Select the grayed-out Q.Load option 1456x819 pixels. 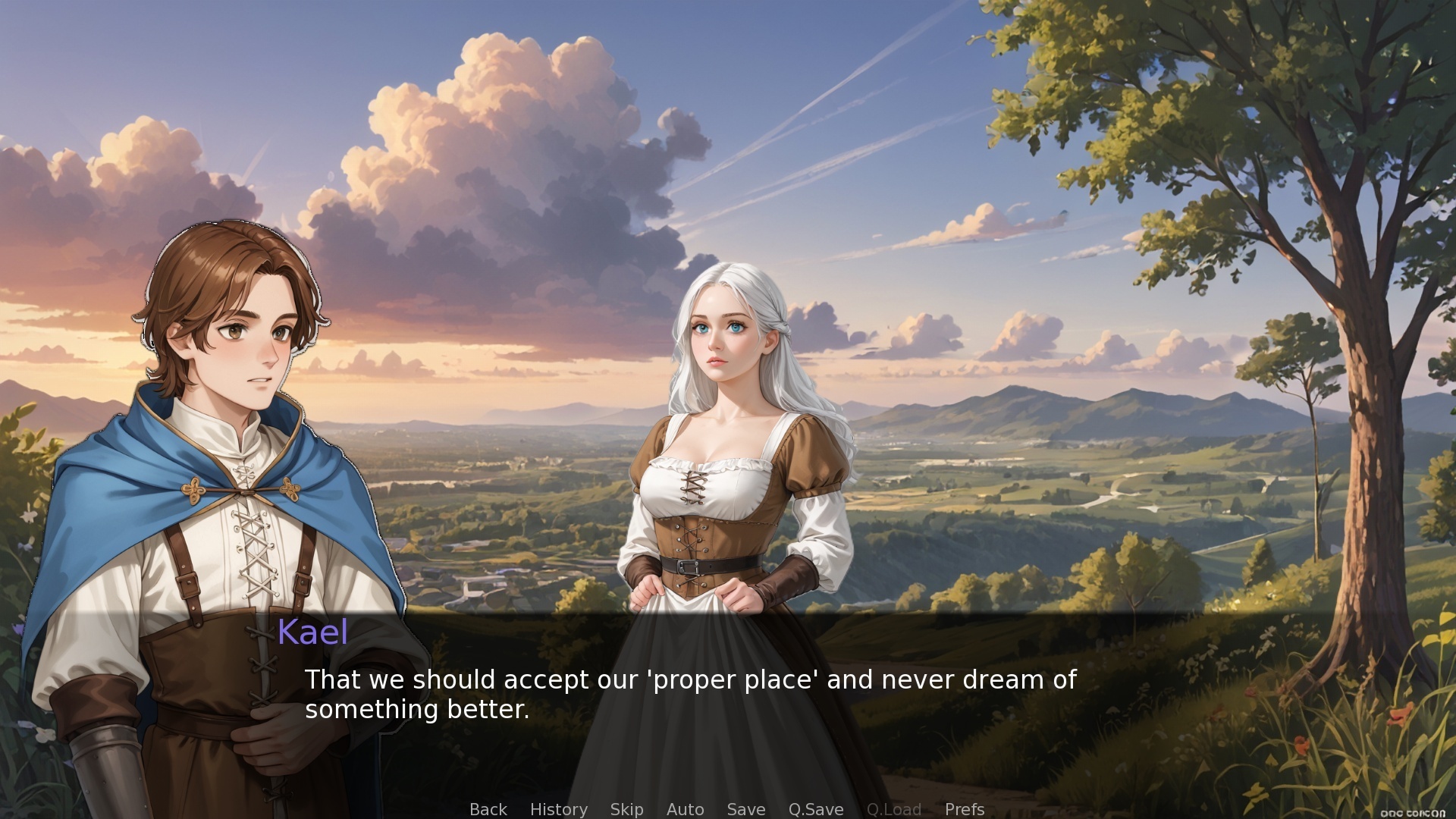tap(894, 809)
